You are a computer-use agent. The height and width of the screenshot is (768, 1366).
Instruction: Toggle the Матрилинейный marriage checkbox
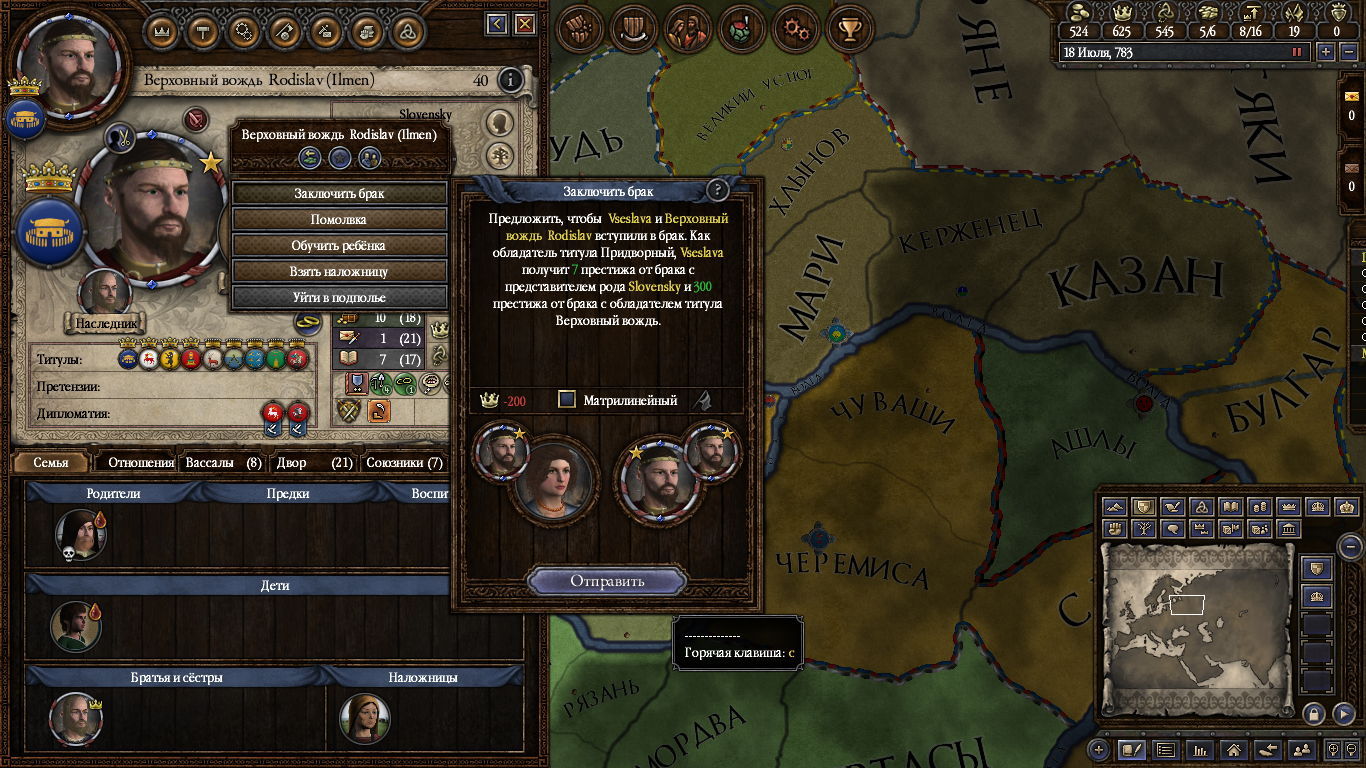[x=567, y=400]
